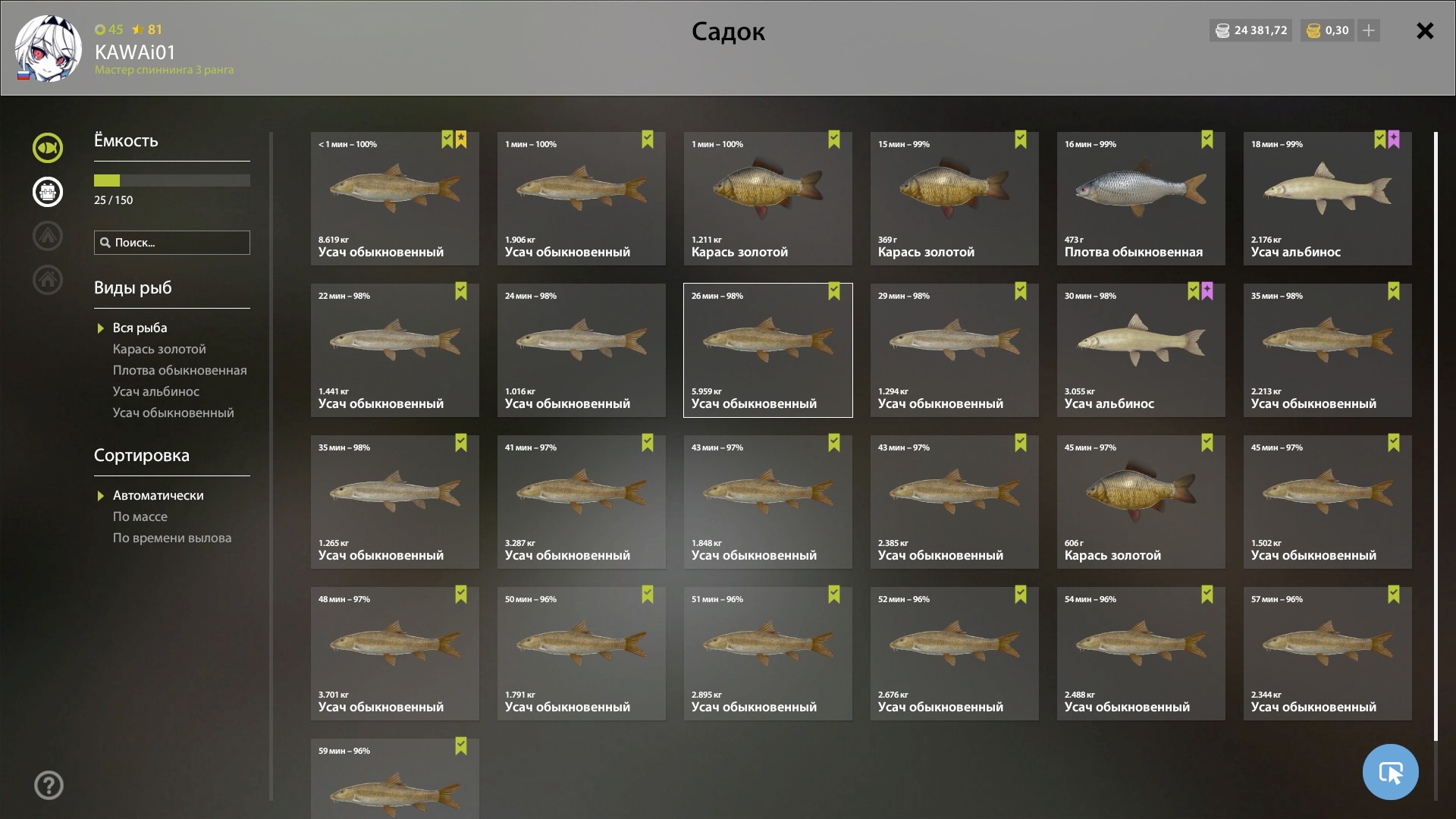Open the player avatar profile
This screenshot has width=1456, height=819.
tap(48, 49)
